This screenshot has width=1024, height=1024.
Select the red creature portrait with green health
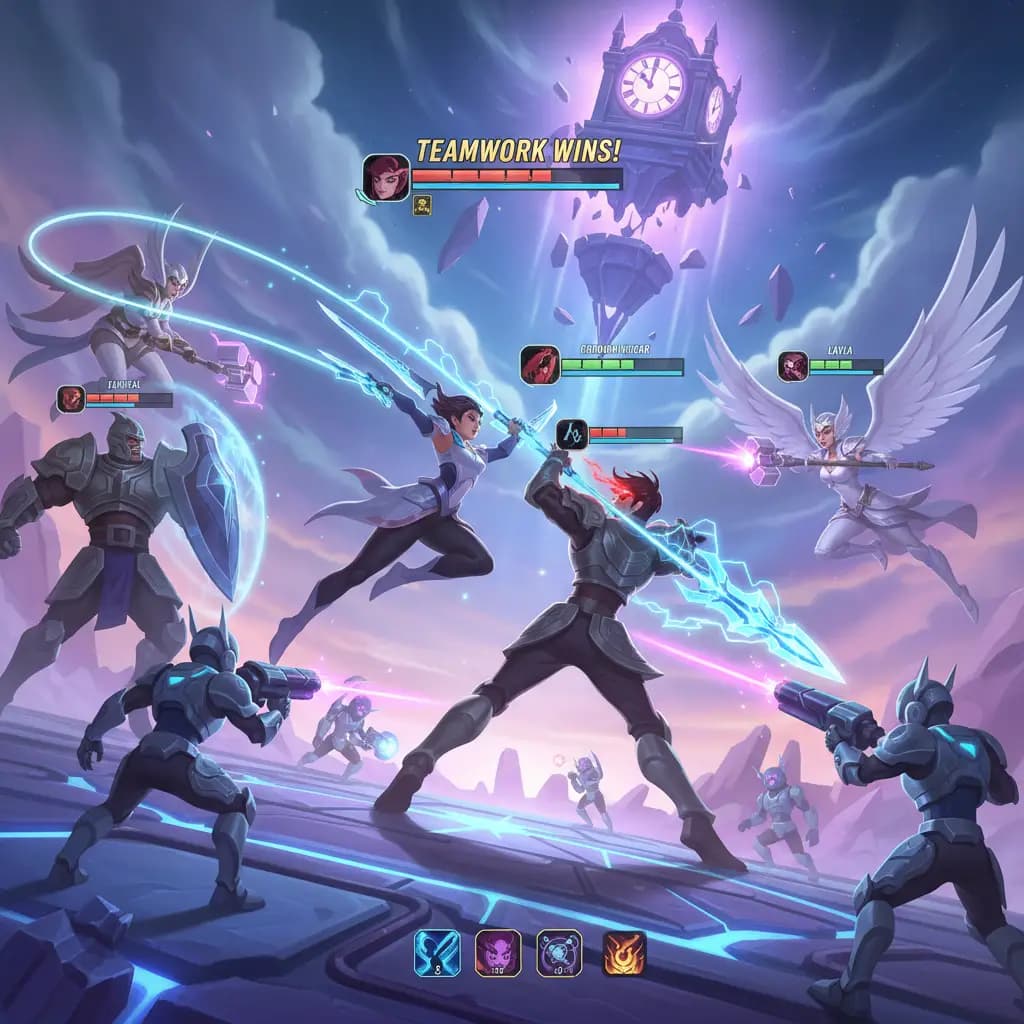pyautogui.click(x=539, y=365)
